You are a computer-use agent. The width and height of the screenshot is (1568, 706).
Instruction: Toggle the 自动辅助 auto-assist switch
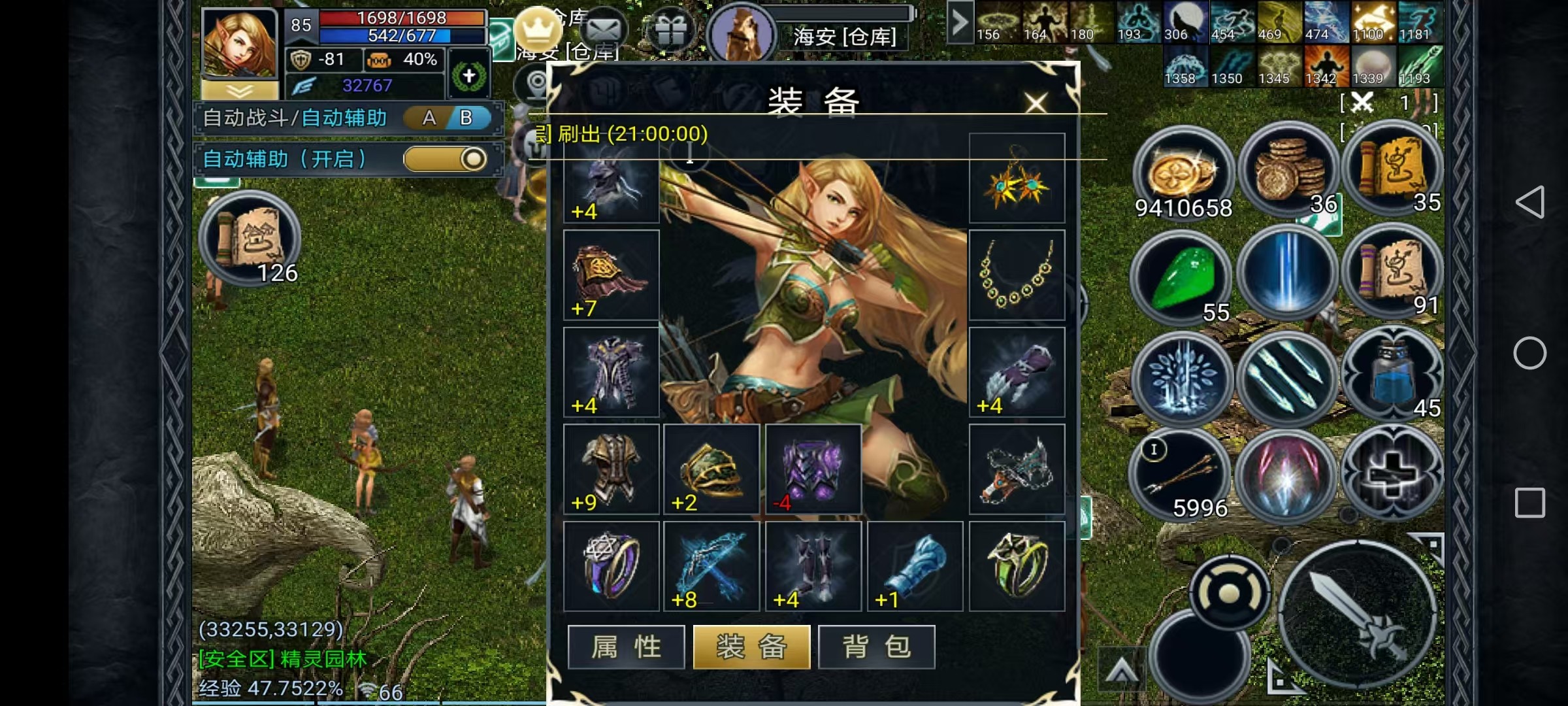click(446, 159)
